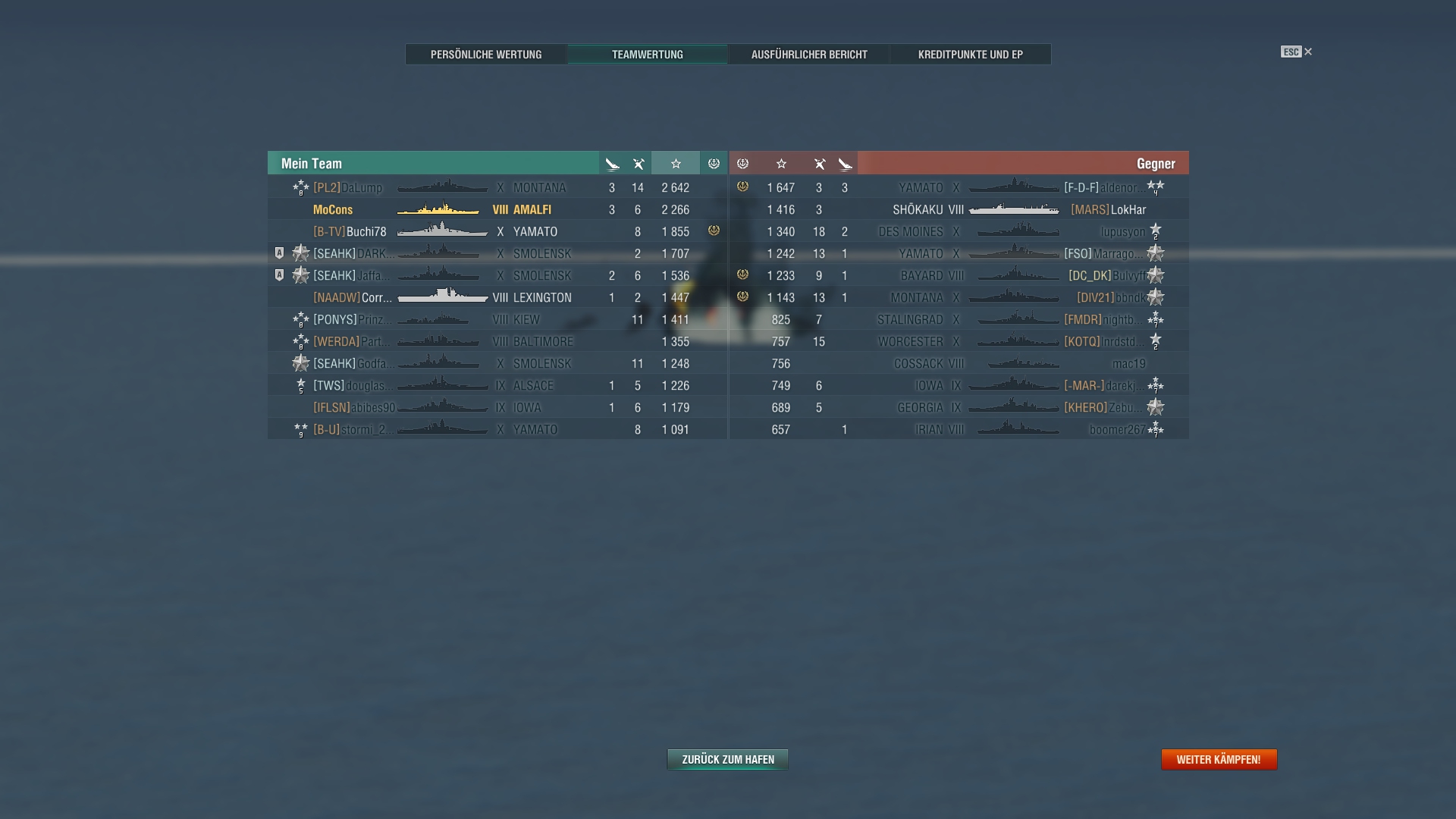Image resolution: width=1456 pixels, height=819 pixels.
Task: Click the star XP icon in Mein Team header
Action: pyautogui.click(x=675, y=163)
